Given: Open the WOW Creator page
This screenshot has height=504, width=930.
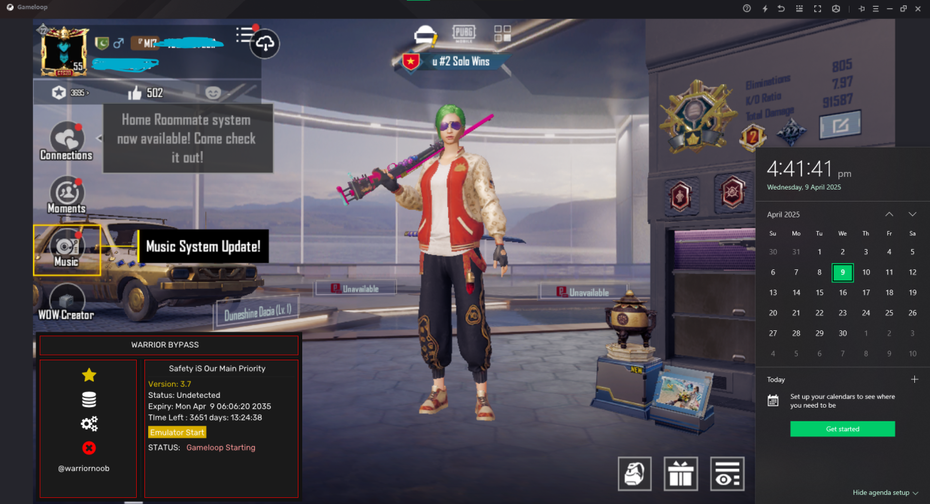Looking at the screenshot, I should pos(66,301).
